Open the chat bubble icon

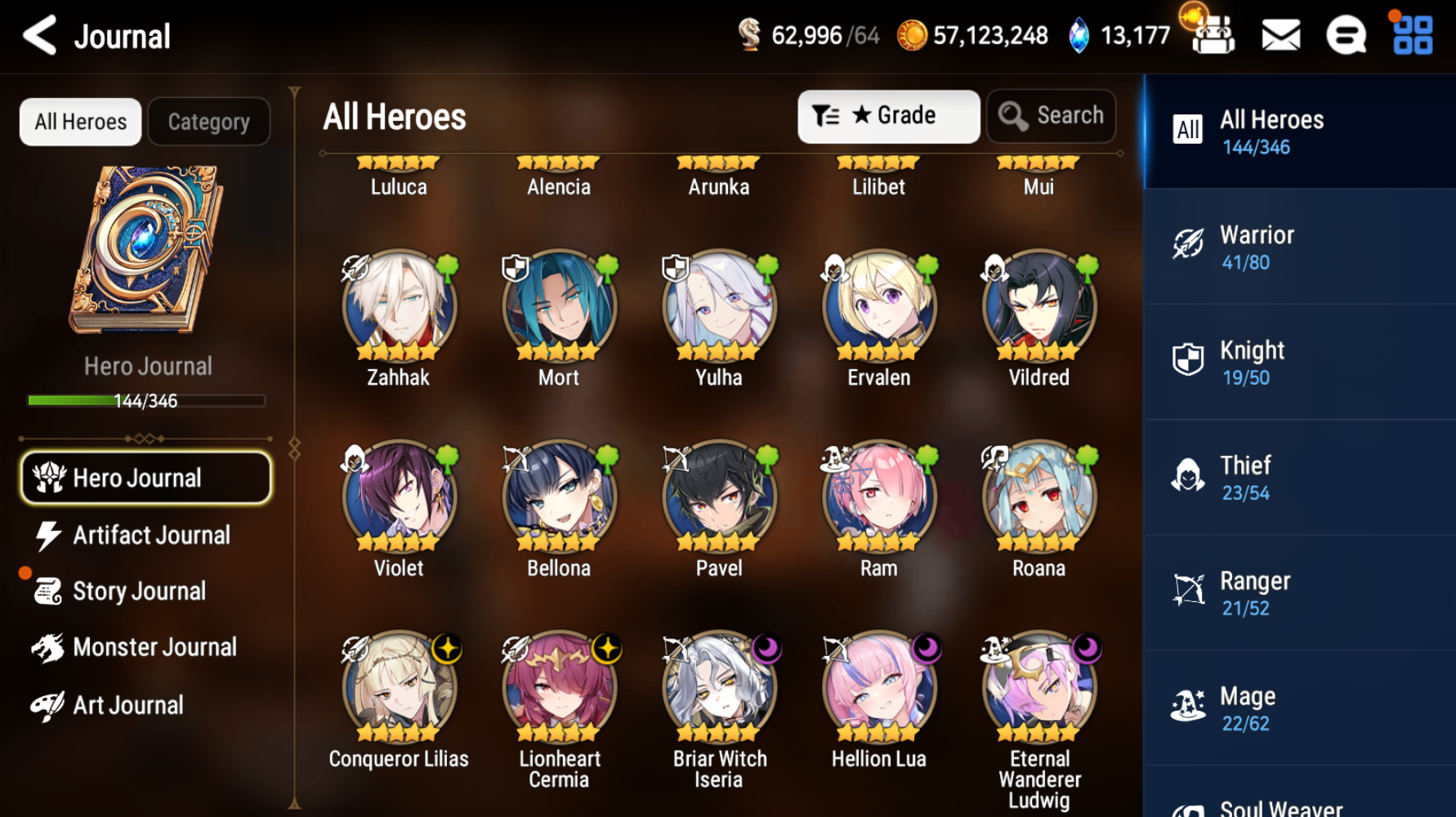tap(1346, 36)
